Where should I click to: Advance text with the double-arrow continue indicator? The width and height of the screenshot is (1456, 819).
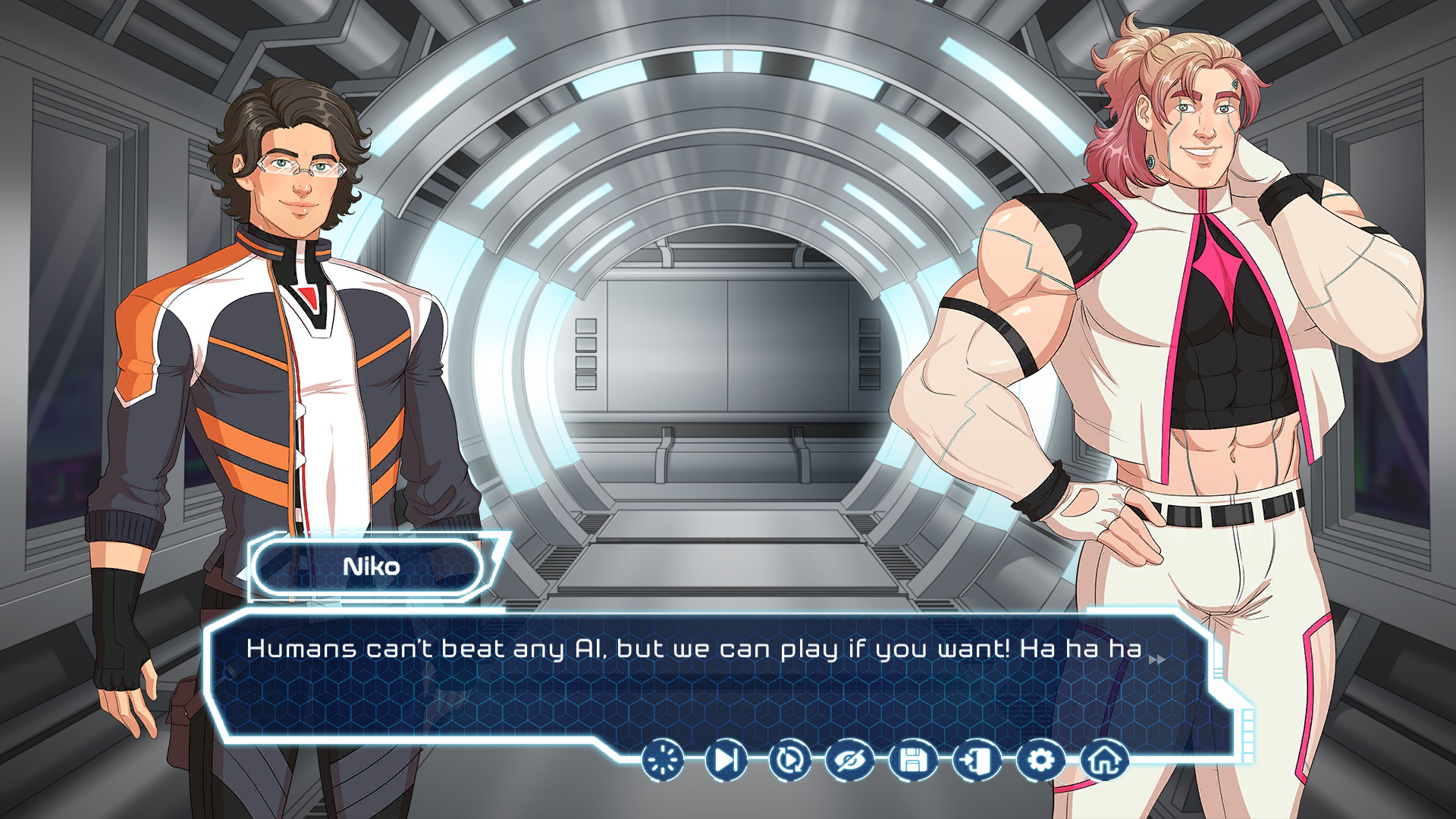(1156, 660)
